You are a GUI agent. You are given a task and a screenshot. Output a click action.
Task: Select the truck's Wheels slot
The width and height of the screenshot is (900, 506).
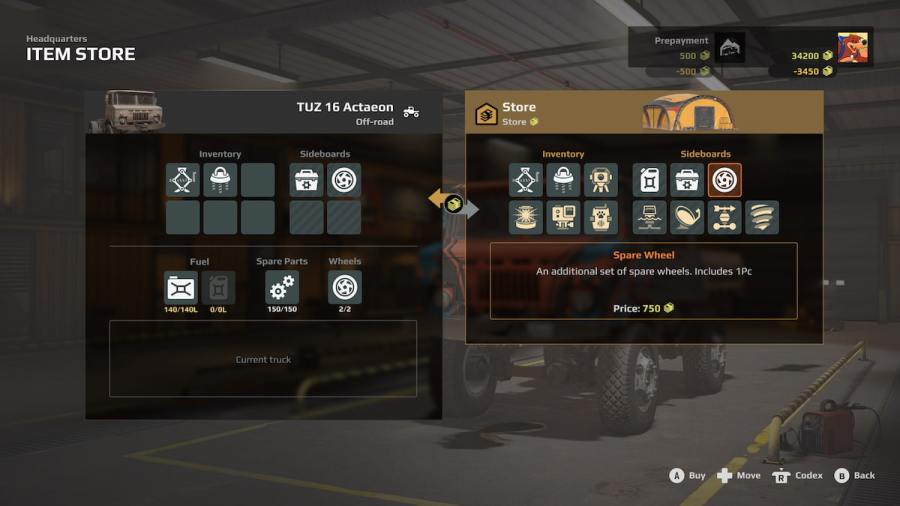pos(345,288)
